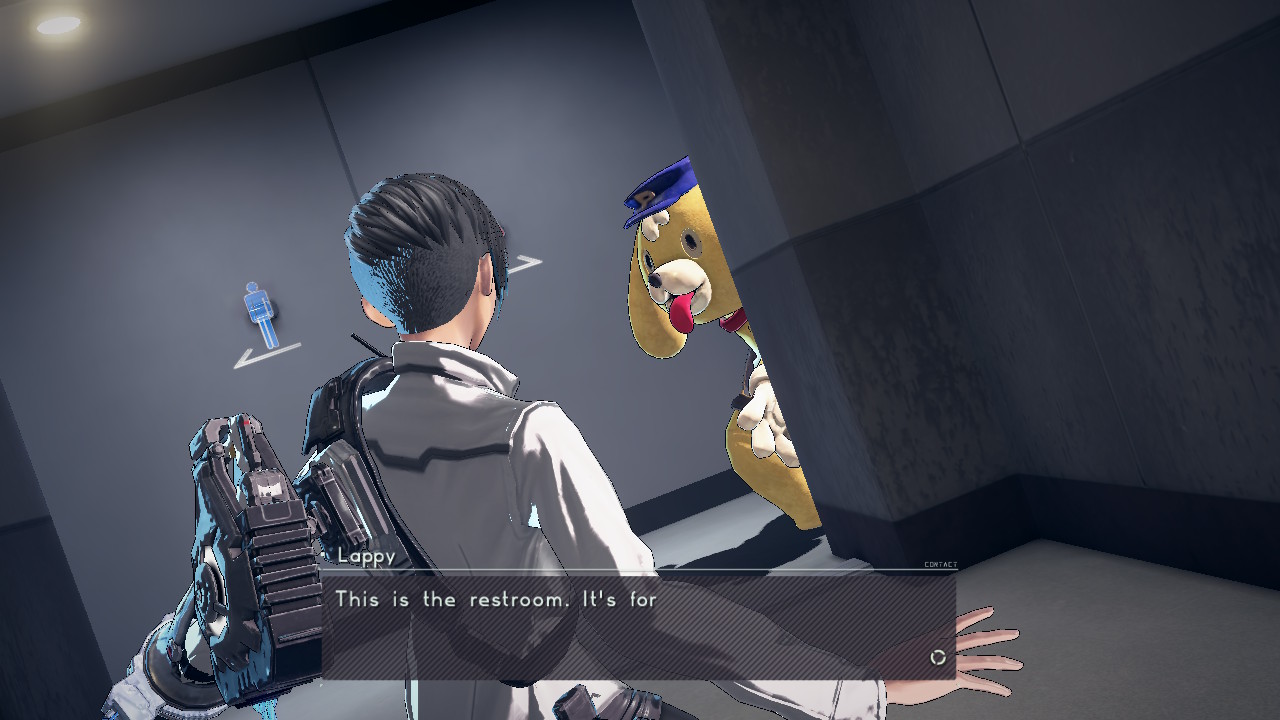Click the circular dialogue continue indicator
The image size is (1280, 720).
point(938,657)
